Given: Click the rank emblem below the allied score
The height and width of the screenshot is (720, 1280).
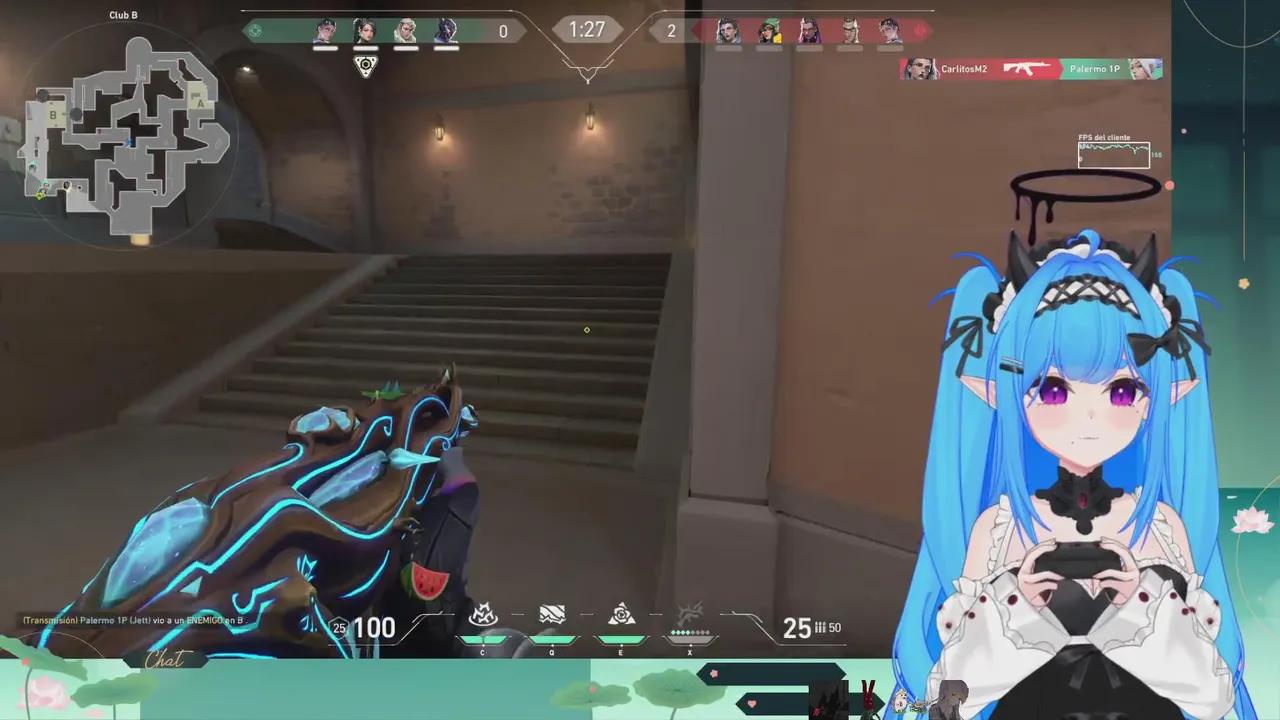Looking at the screenshot, I should [364, 64].
